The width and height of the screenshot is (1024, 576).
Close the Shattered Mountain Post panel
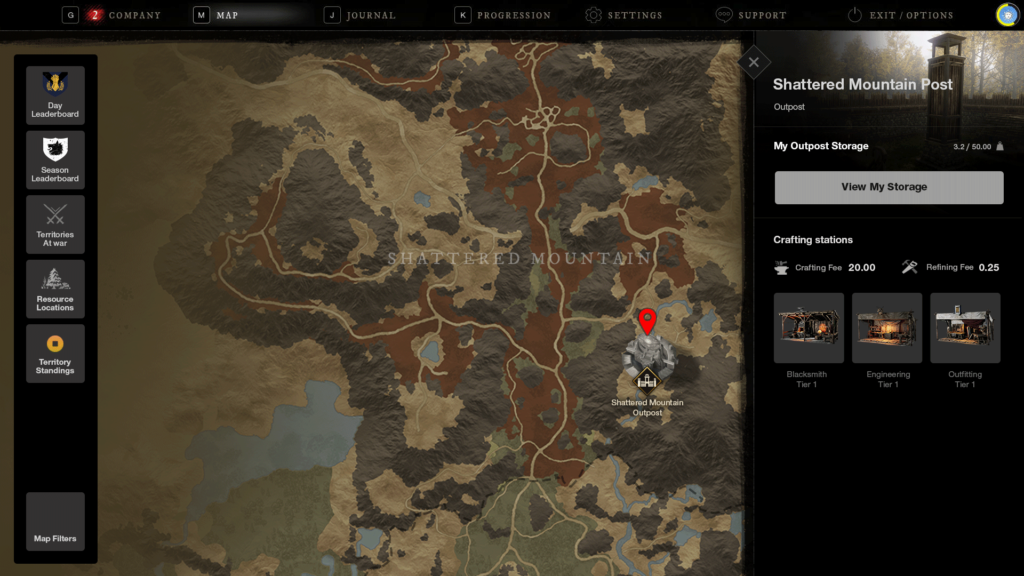coord(752,62)
